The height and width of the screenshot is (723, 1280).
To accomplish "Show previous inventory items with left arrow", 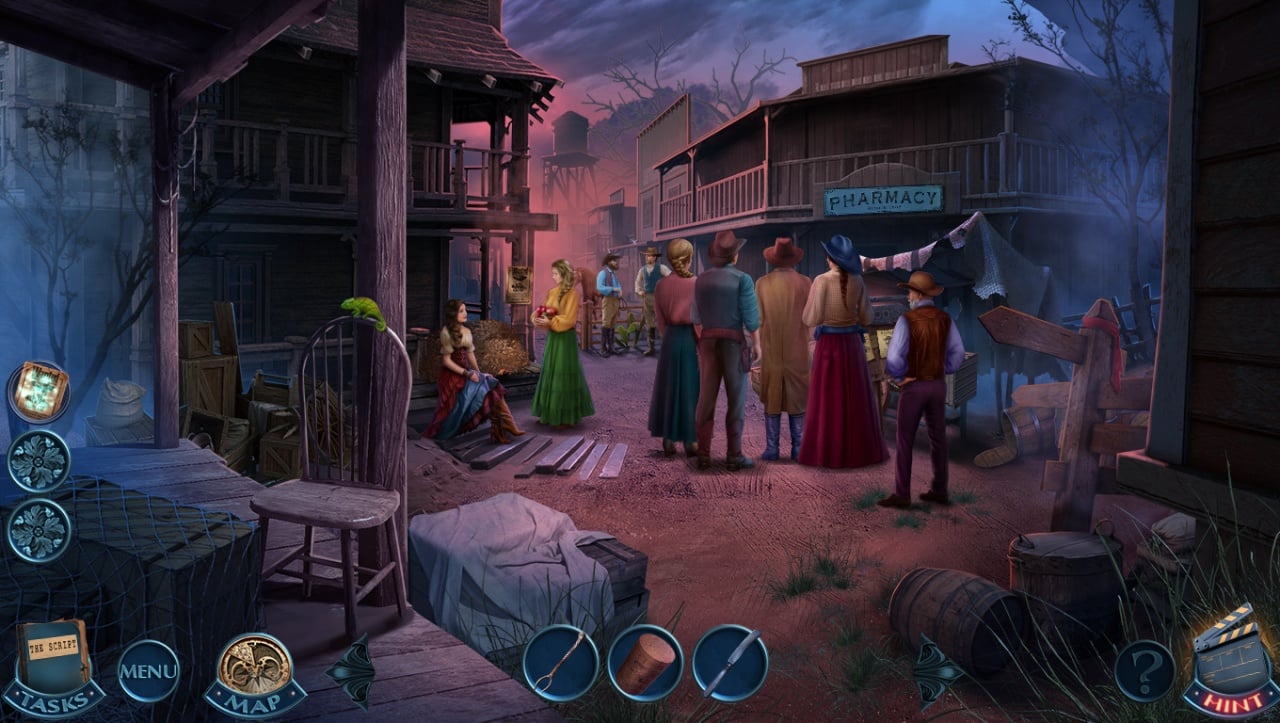I will [352, 670].
